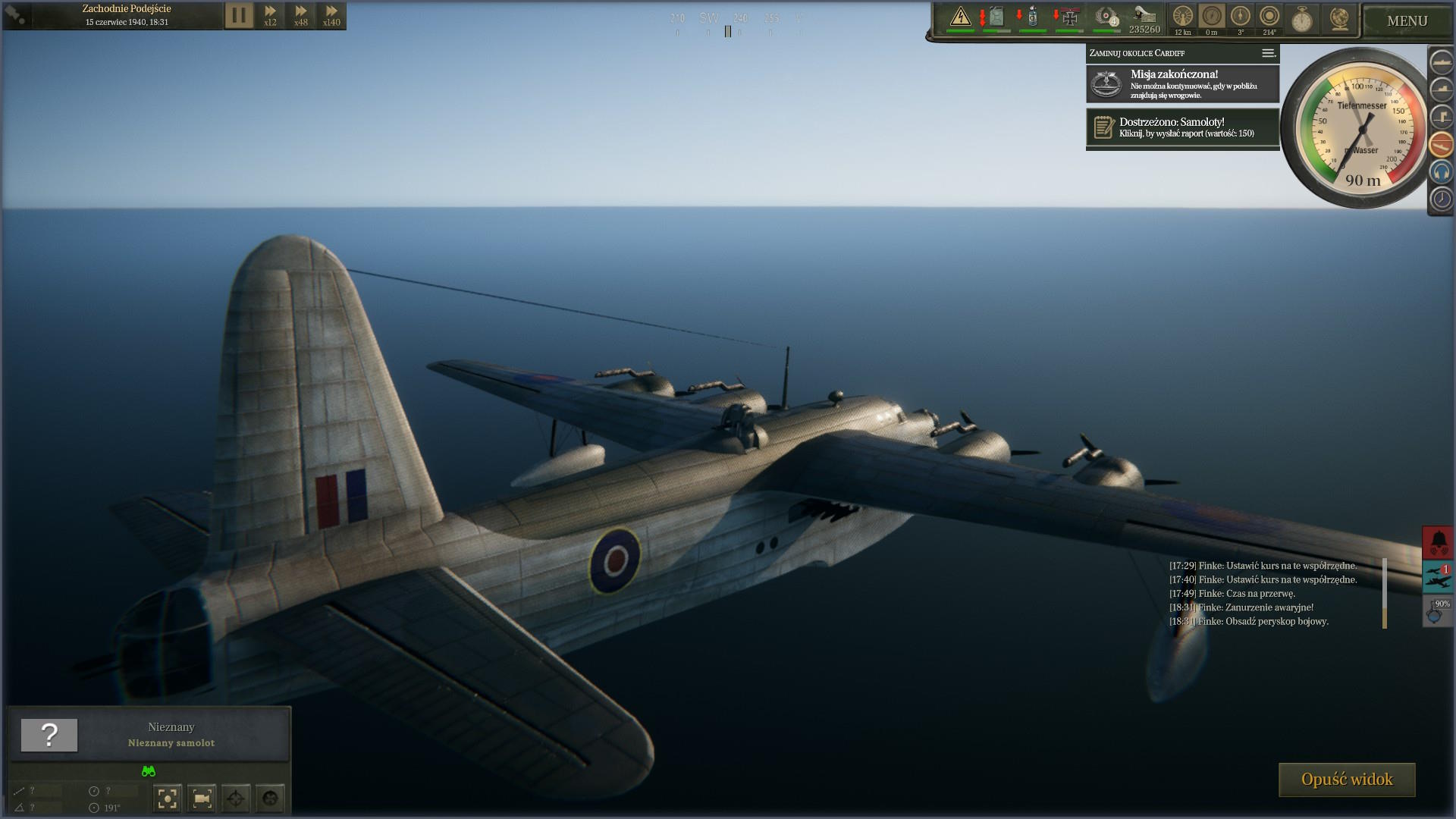Open the Misja zakończona notification
The image size is (1456, 819).
[1182, 83]
